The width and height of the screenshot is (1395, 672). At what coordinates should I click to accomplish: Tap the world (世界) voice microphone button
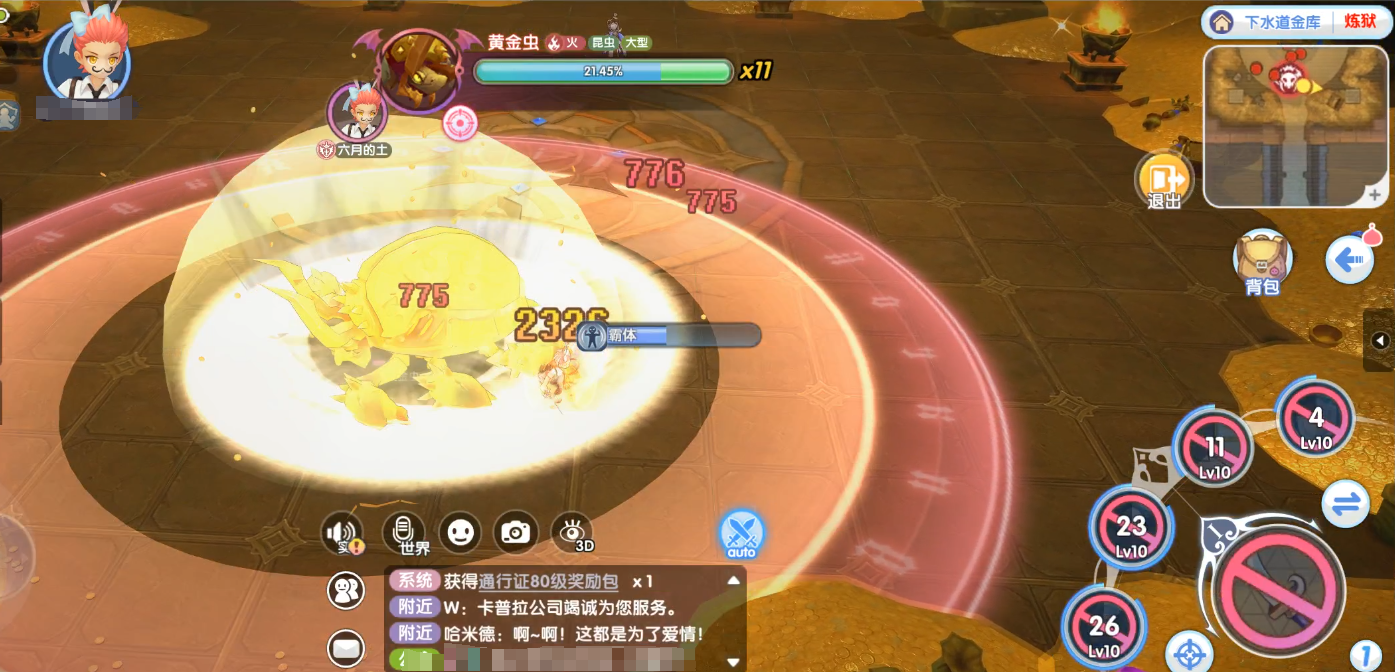coord(404,532)
